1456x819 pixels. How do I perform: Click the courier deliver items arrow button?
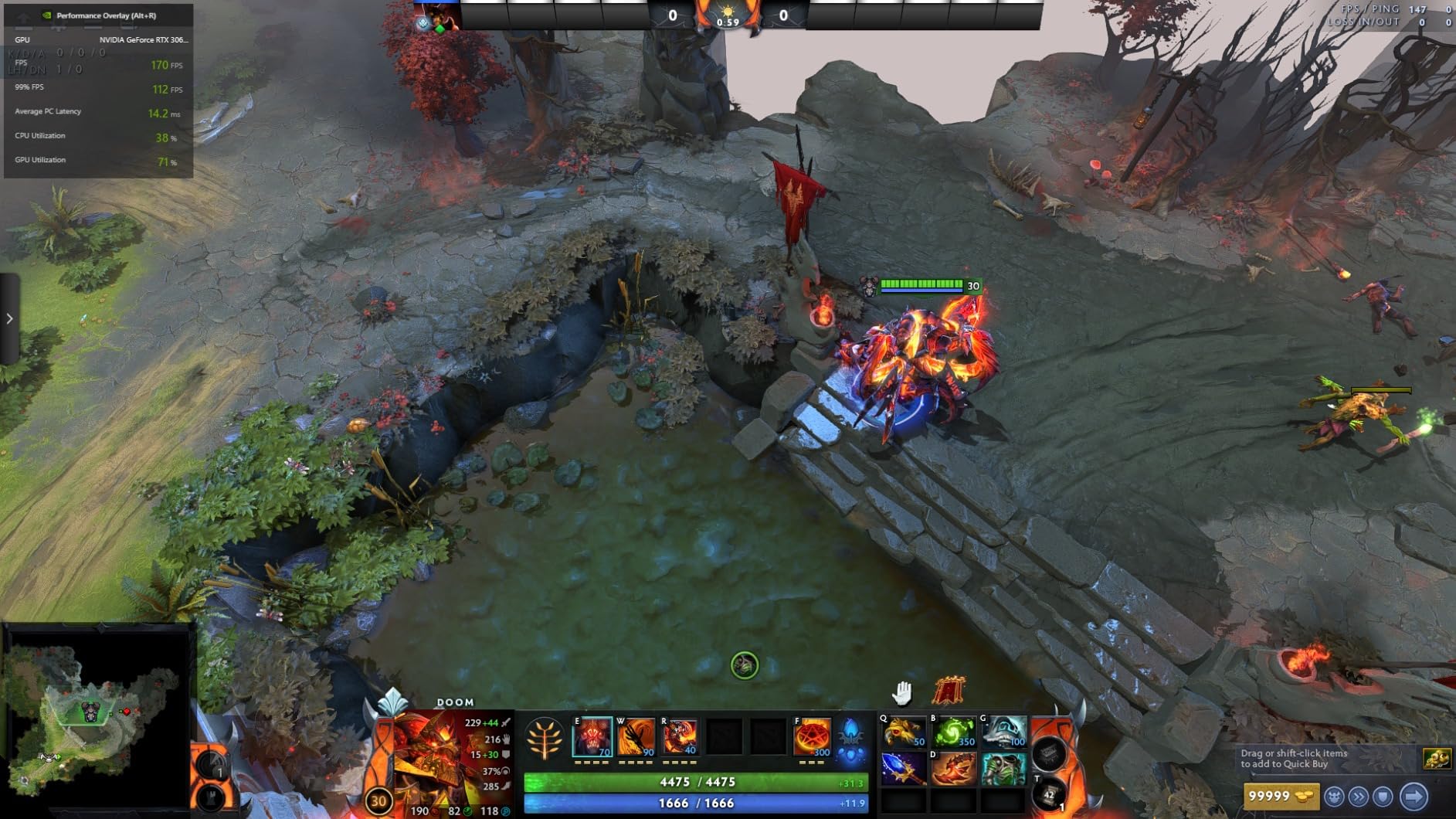(x=1414, y=796)
